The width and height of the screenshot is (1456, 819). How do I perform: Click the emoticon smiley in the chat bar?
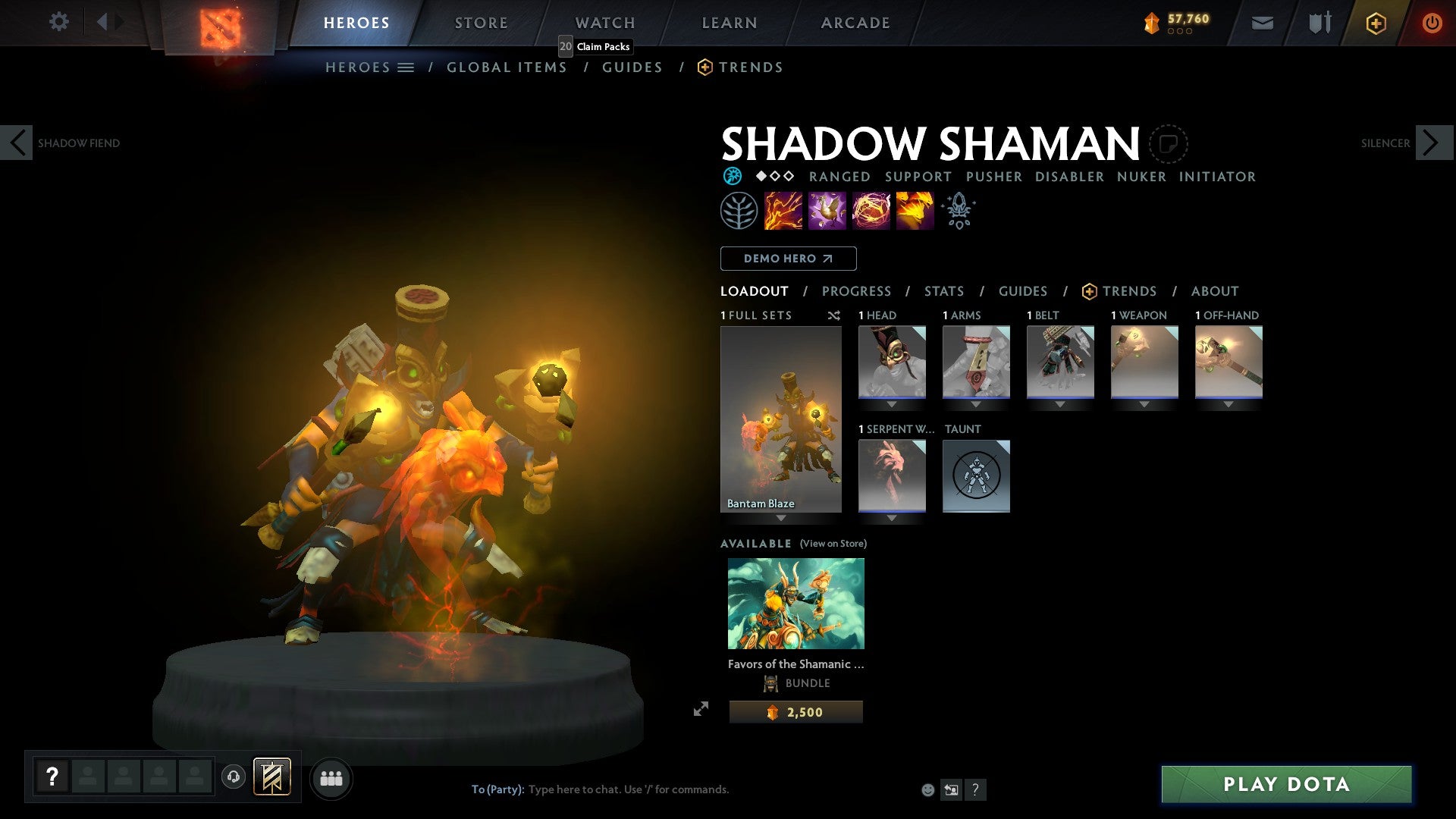927,789
